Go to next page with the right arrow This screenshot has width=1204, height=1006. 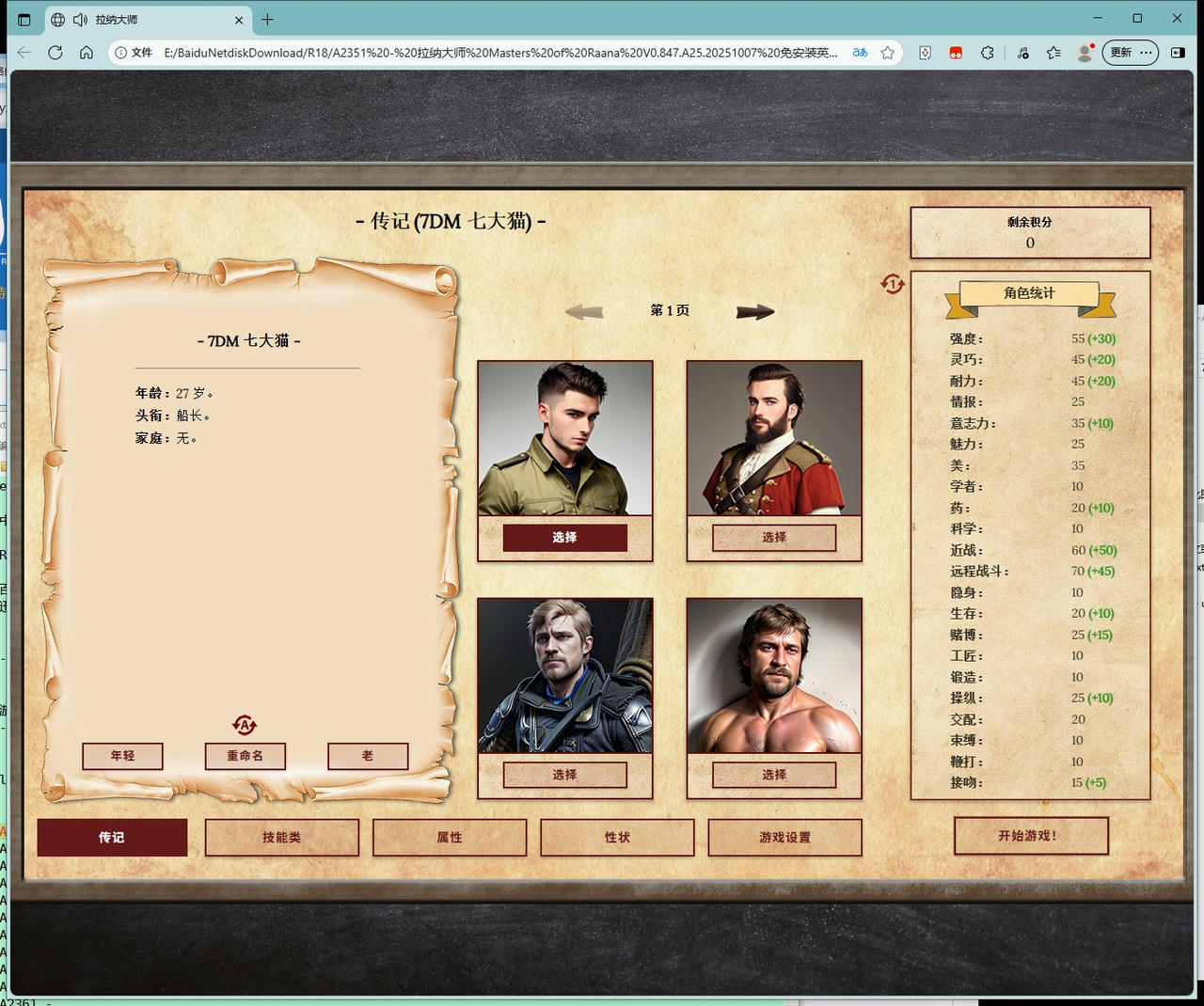coord(755,311)
